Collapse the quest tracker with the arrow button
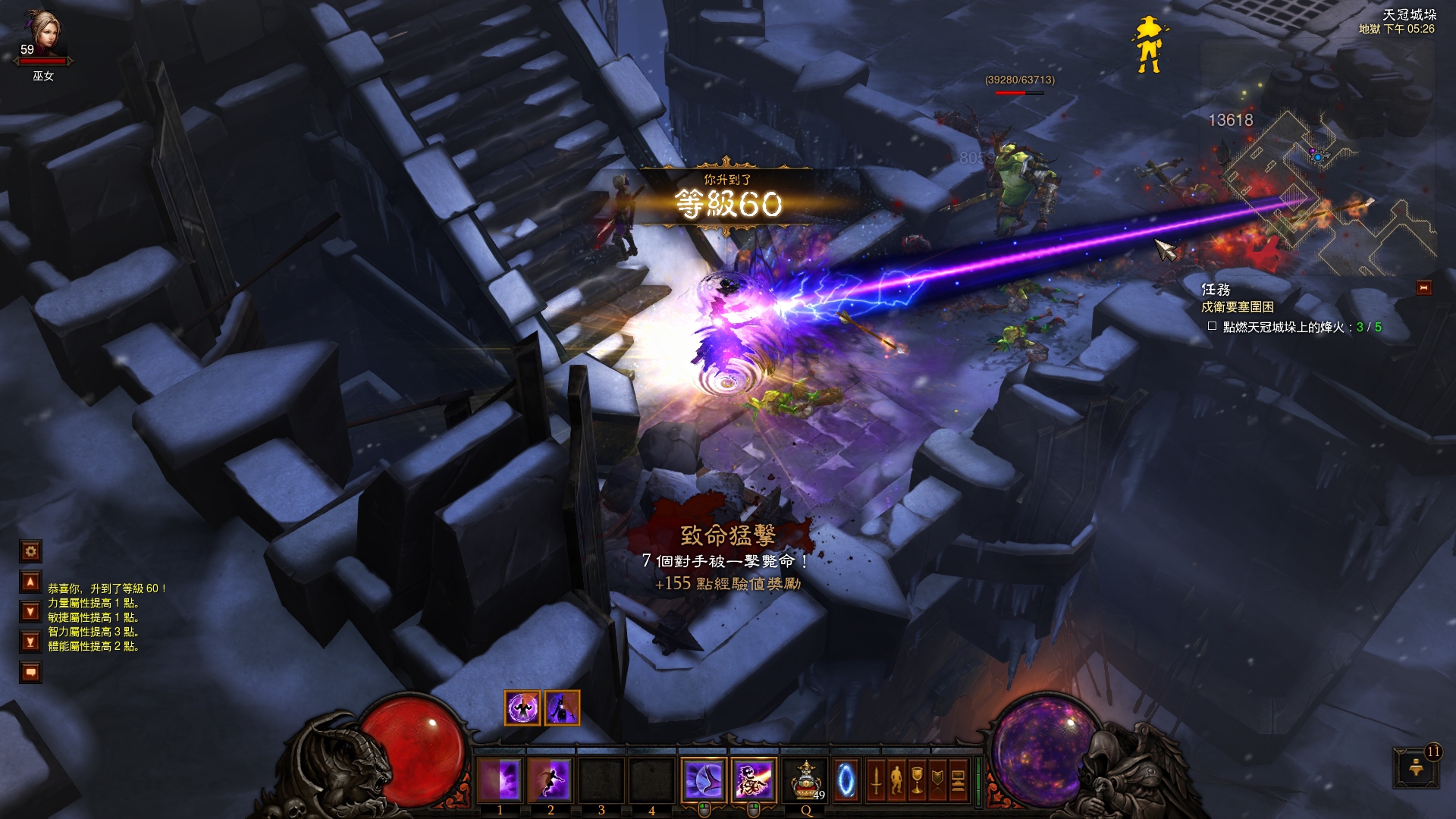Viewport: 1456px width, 819px height. click(x=1423, y=287)
